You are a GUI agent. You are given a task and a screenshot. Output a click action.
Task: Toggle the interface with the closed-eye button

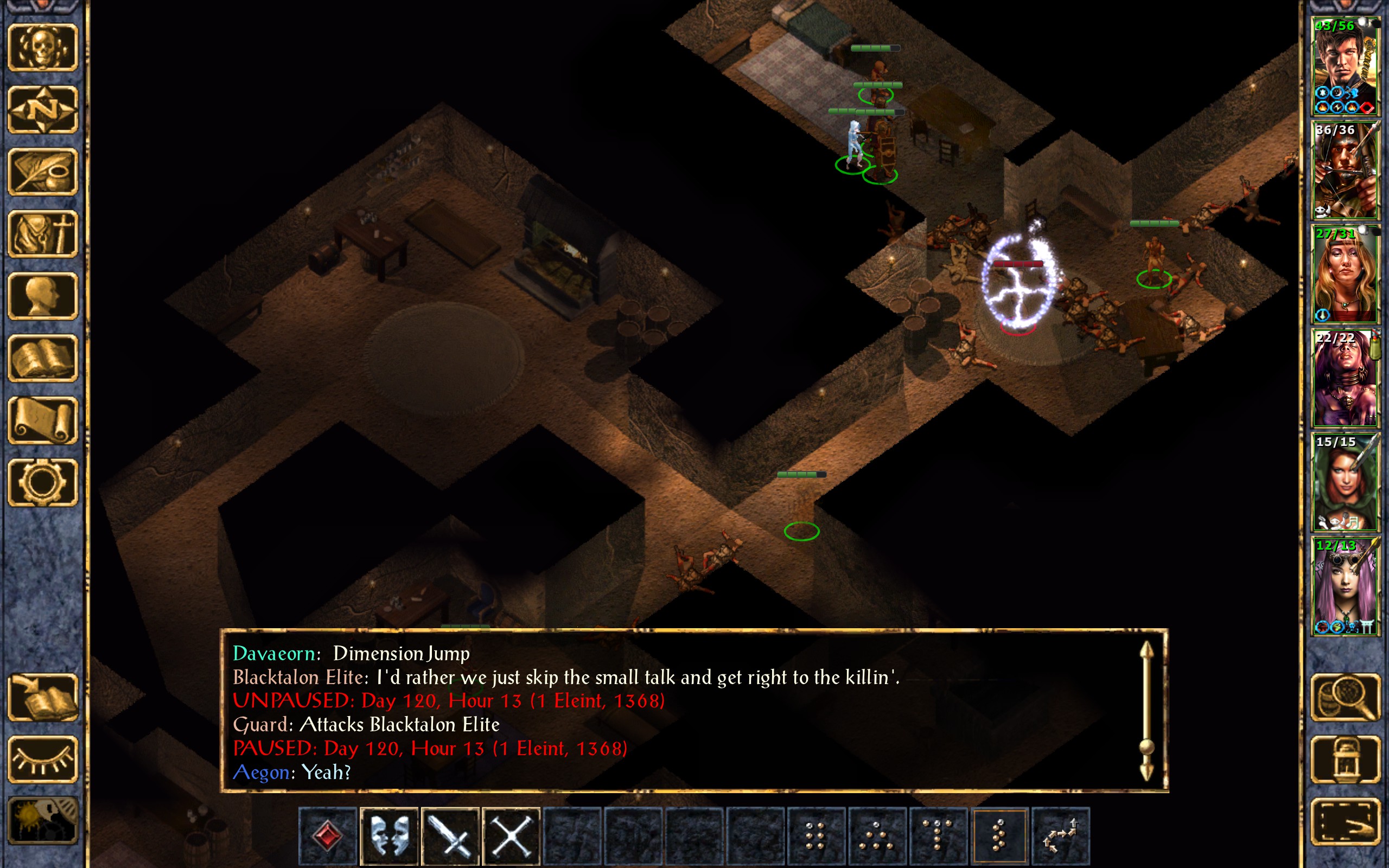coord(42,759)
